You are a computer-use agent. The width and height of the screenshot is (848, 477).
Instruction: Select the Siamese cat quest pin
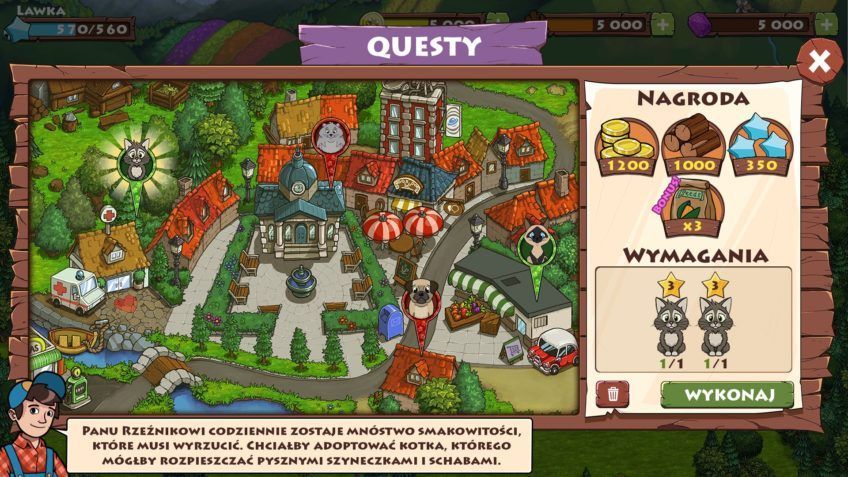[535, 246]
